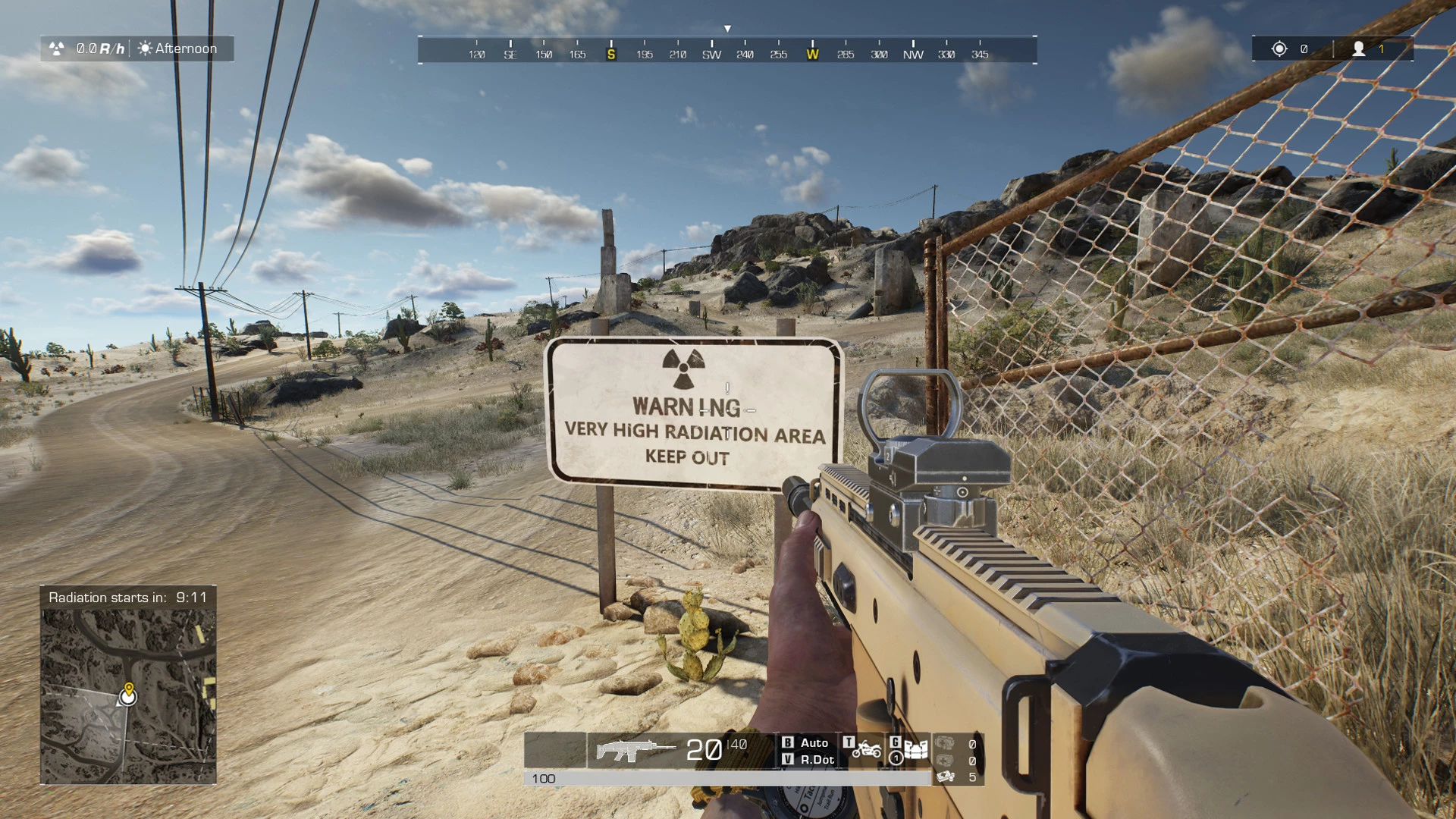Click the Afternoon time-of-day indicator
This screenshot has width=1456, height=819.
(x=178, y=49)
